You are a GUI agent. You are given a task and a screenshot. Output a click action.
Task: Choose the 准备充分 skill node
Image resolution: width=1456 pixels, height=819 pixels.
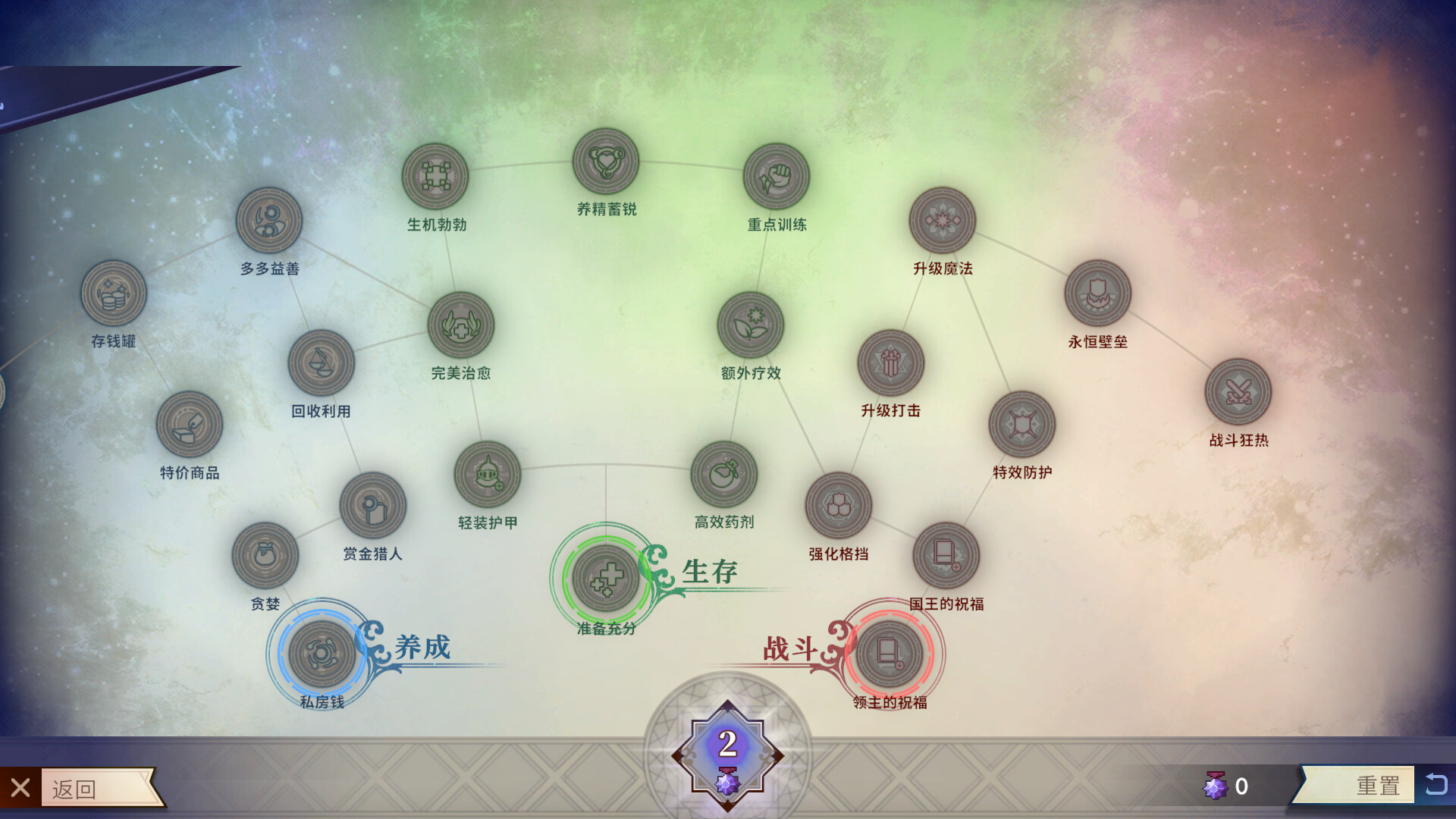pyautogui.click(x=605, y=578)
